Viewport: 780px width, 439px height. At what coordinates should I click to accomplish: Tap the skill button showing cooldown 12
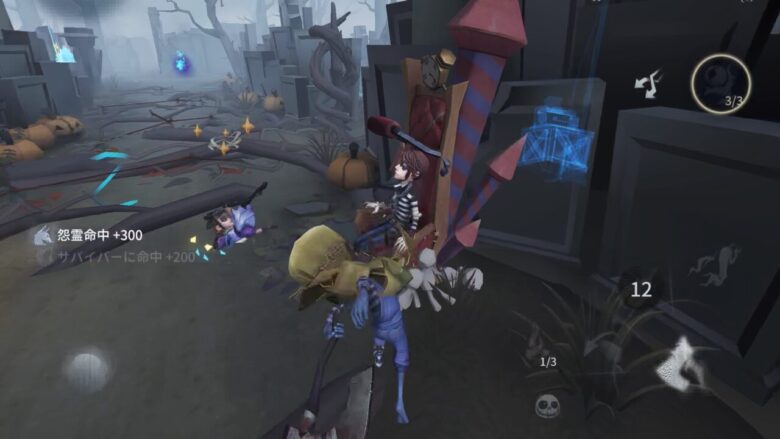[641, 290]
